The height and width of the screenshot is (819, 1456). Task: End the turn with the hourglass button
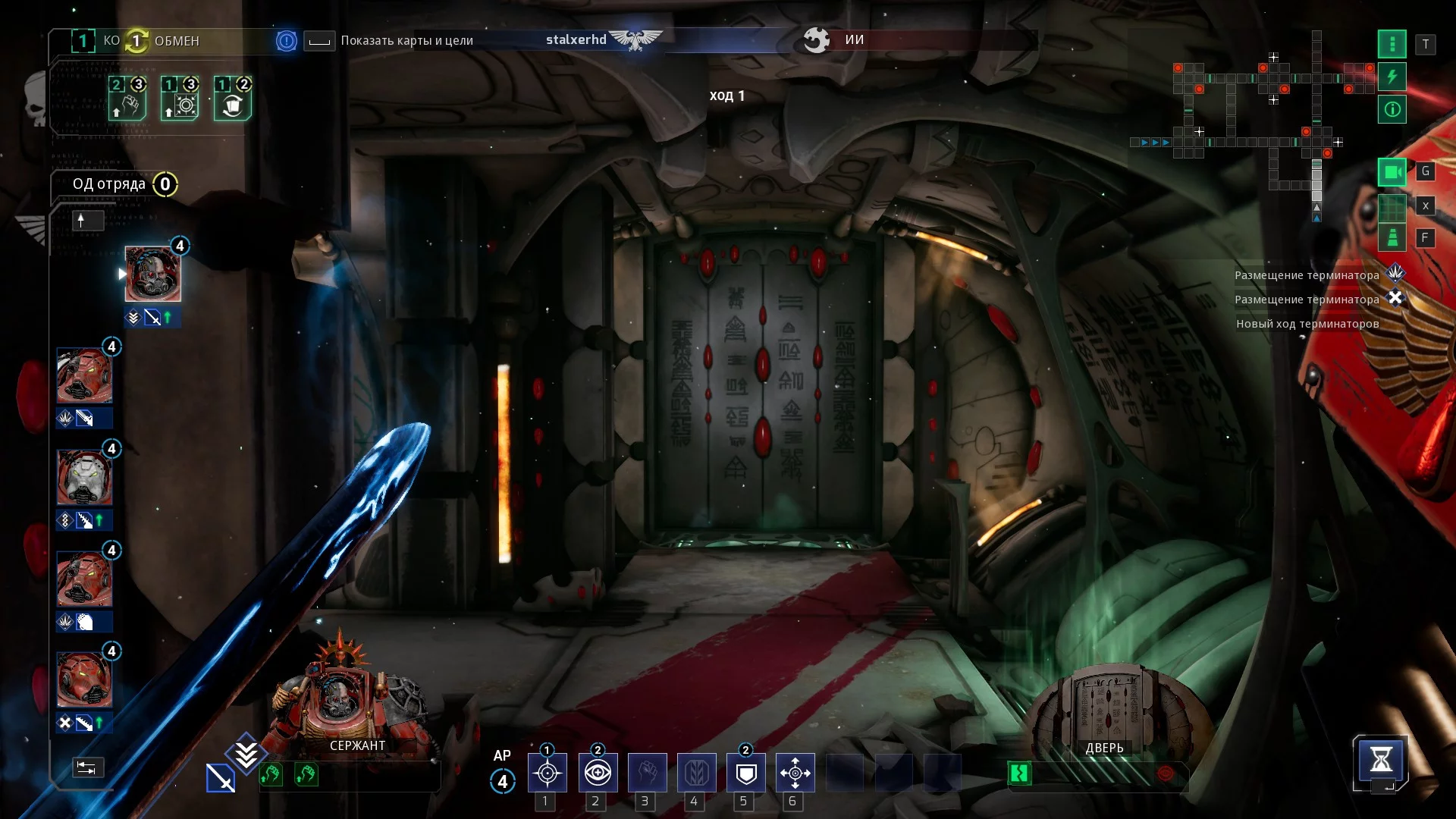click(x=1380, y=759)
